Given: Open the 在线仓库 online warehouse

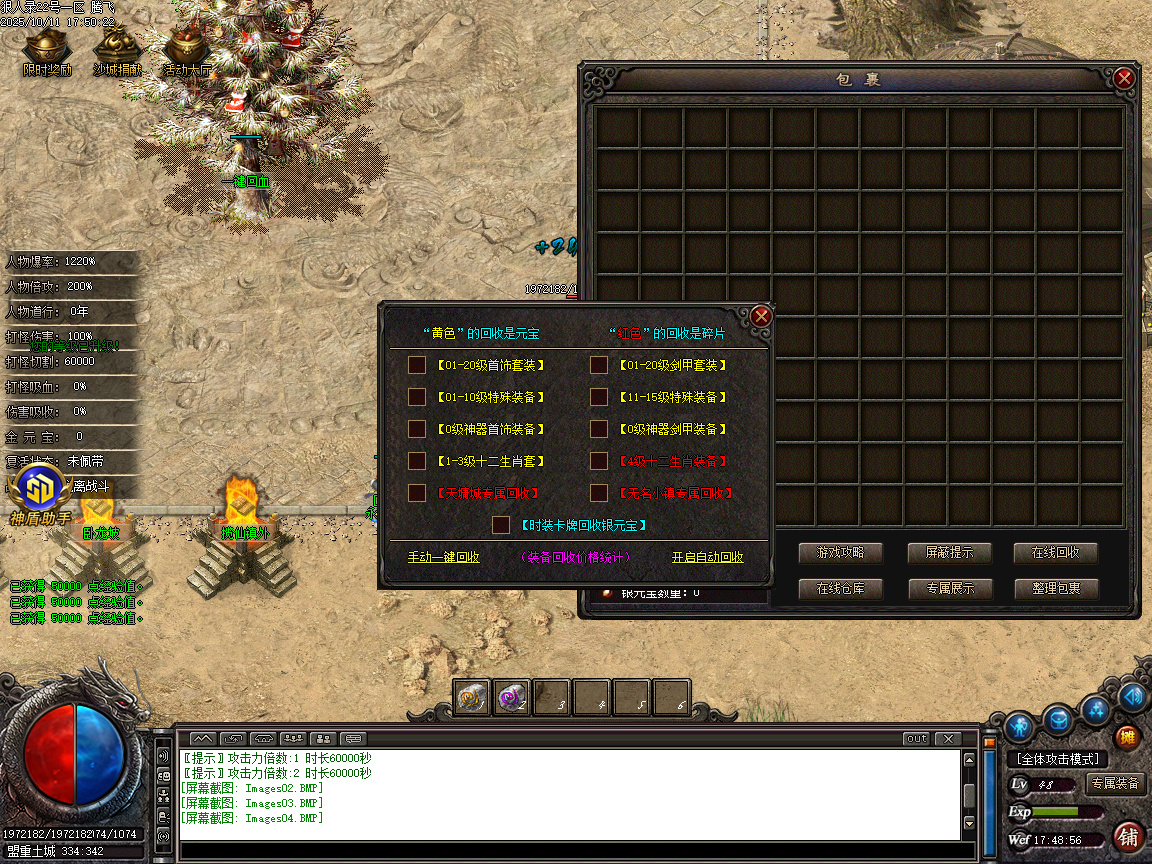Looking at the screenshot, I should coord(841,589).
